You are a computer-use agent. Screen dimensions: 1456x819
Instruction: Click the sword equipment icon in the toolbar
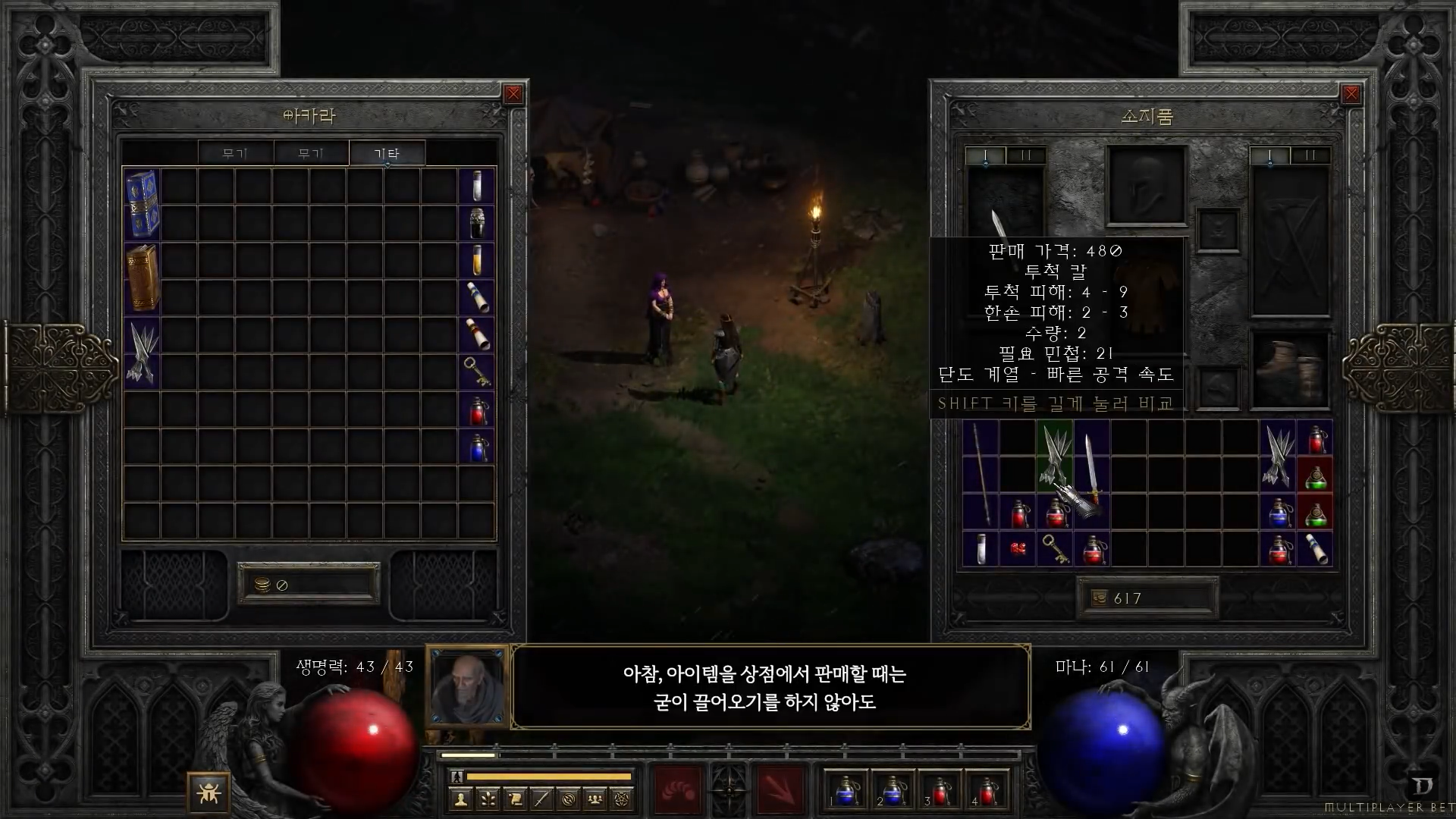541,799
